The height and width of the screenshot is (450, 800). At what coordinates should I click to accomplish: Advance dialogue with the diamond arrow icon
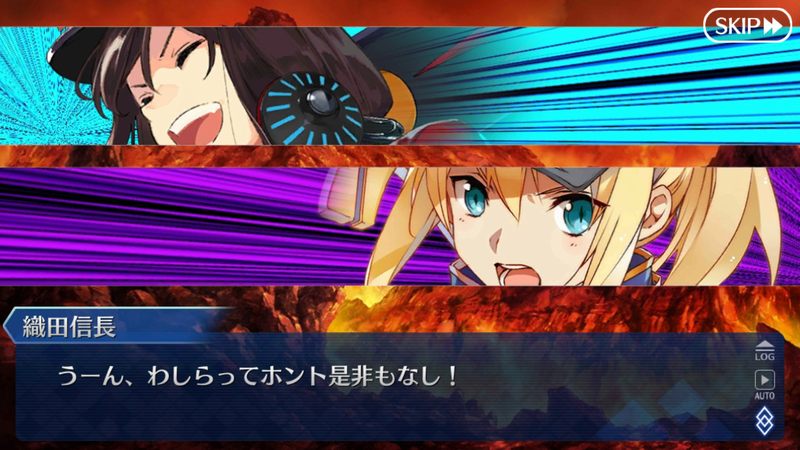coord(765,419)
